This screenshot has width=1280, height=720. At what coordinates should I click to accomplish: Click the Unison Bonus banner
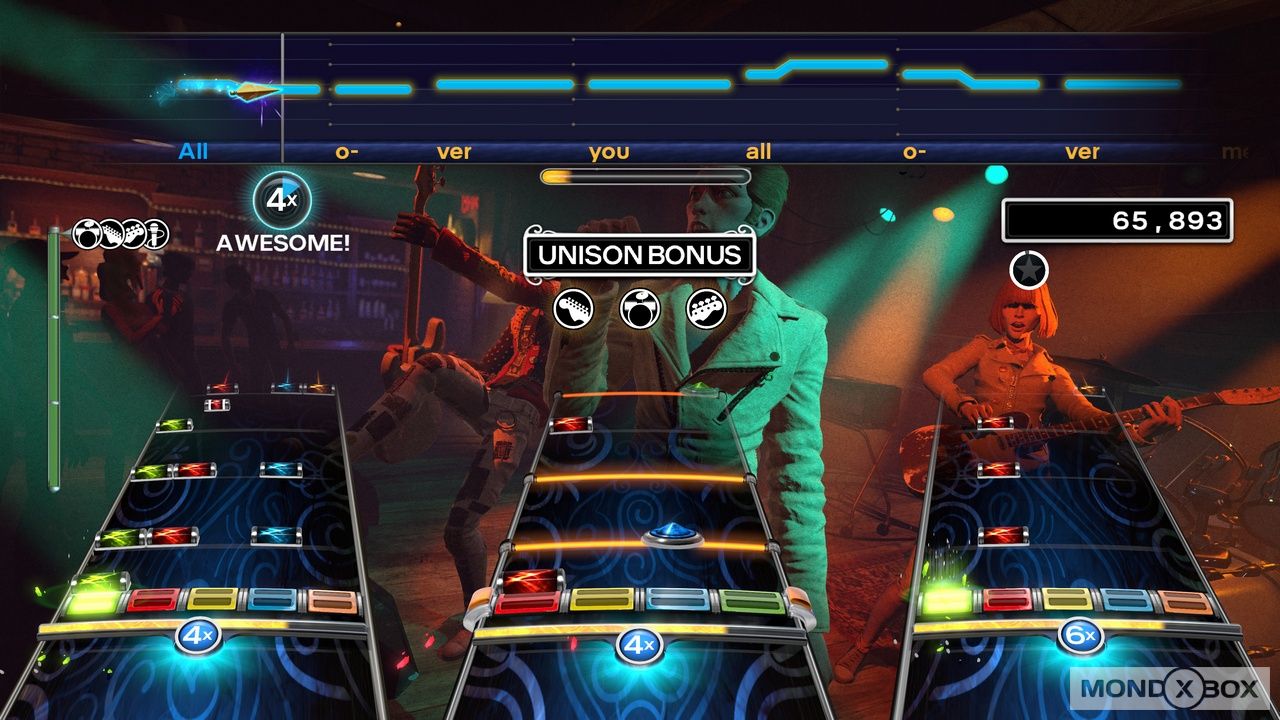pyautogui.click(x=640, y=254)
